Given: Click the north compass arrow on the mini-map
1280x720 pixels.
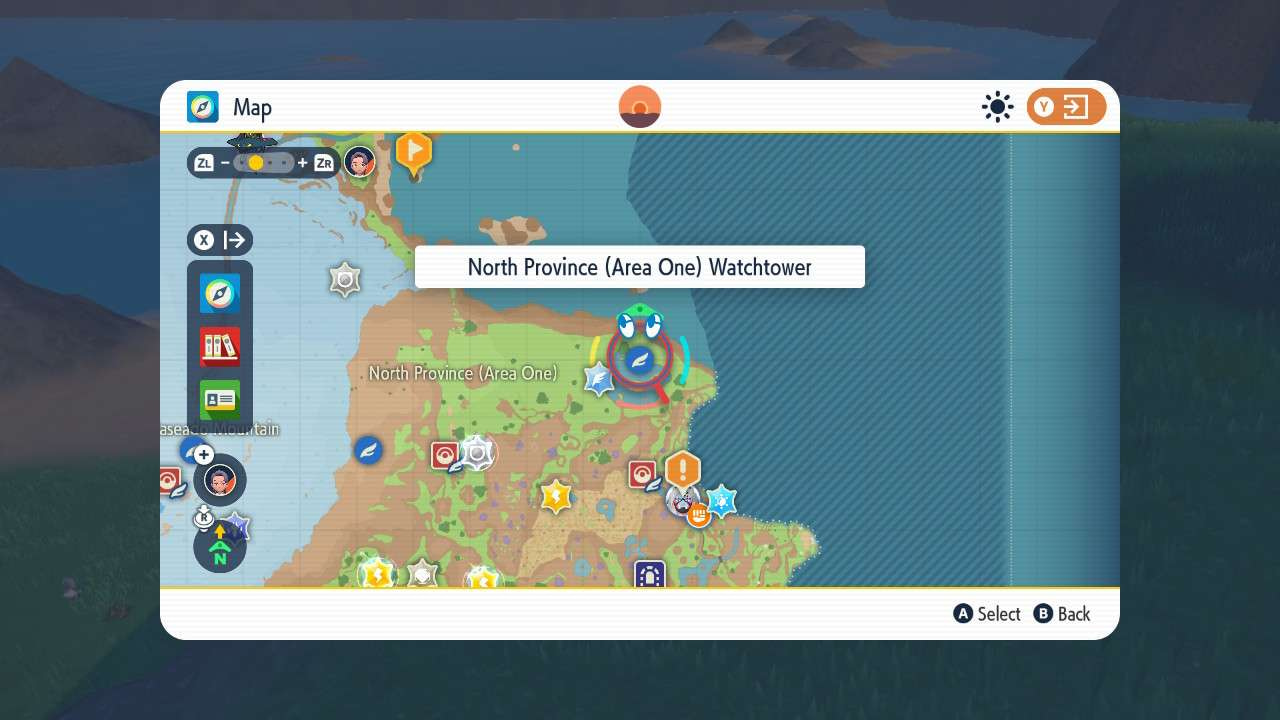Looking at the screenshot, I should pyautogui.click(x=219, y=547).
